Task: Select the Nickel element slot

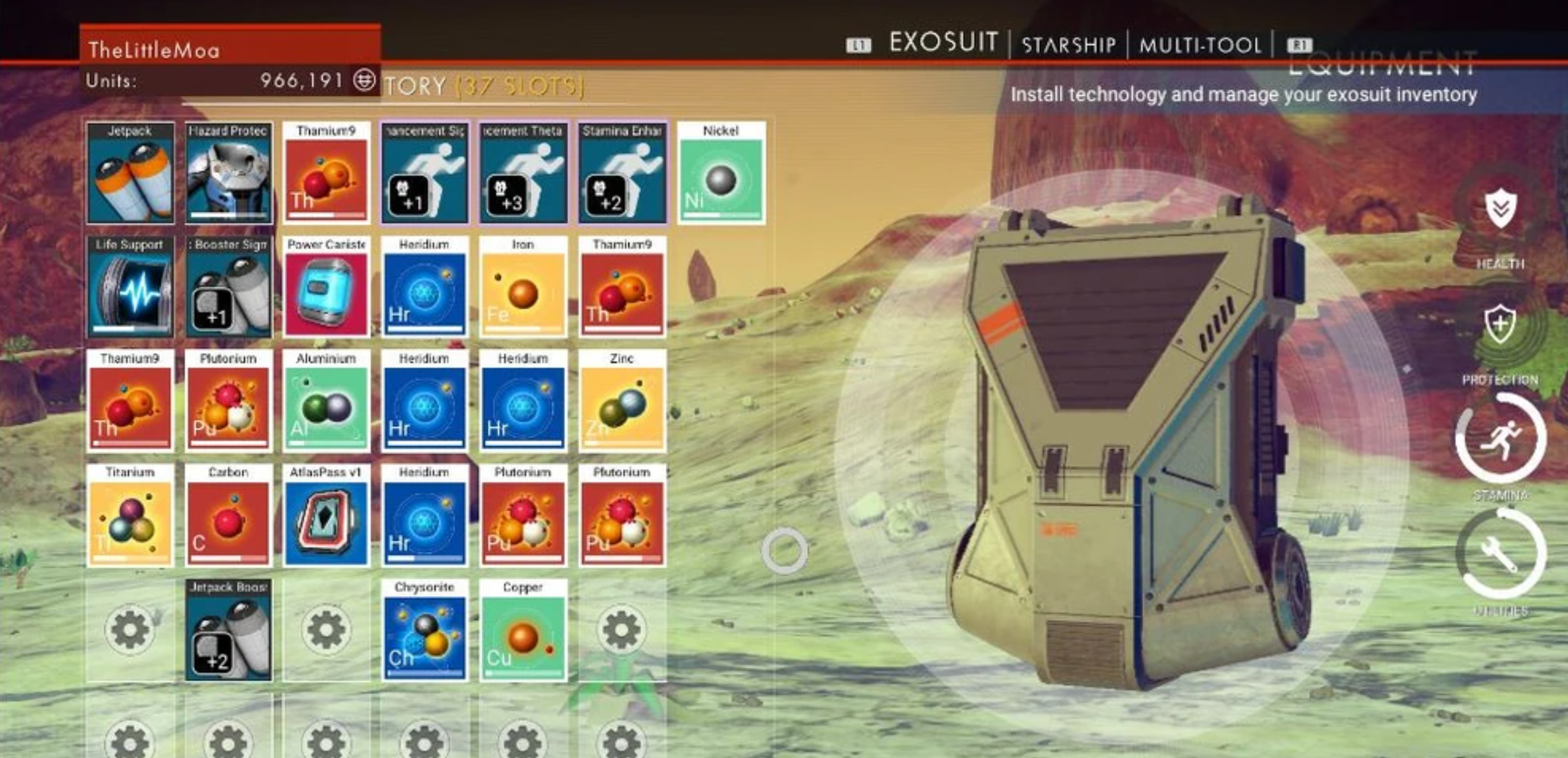Action: (x=721, y=173)
